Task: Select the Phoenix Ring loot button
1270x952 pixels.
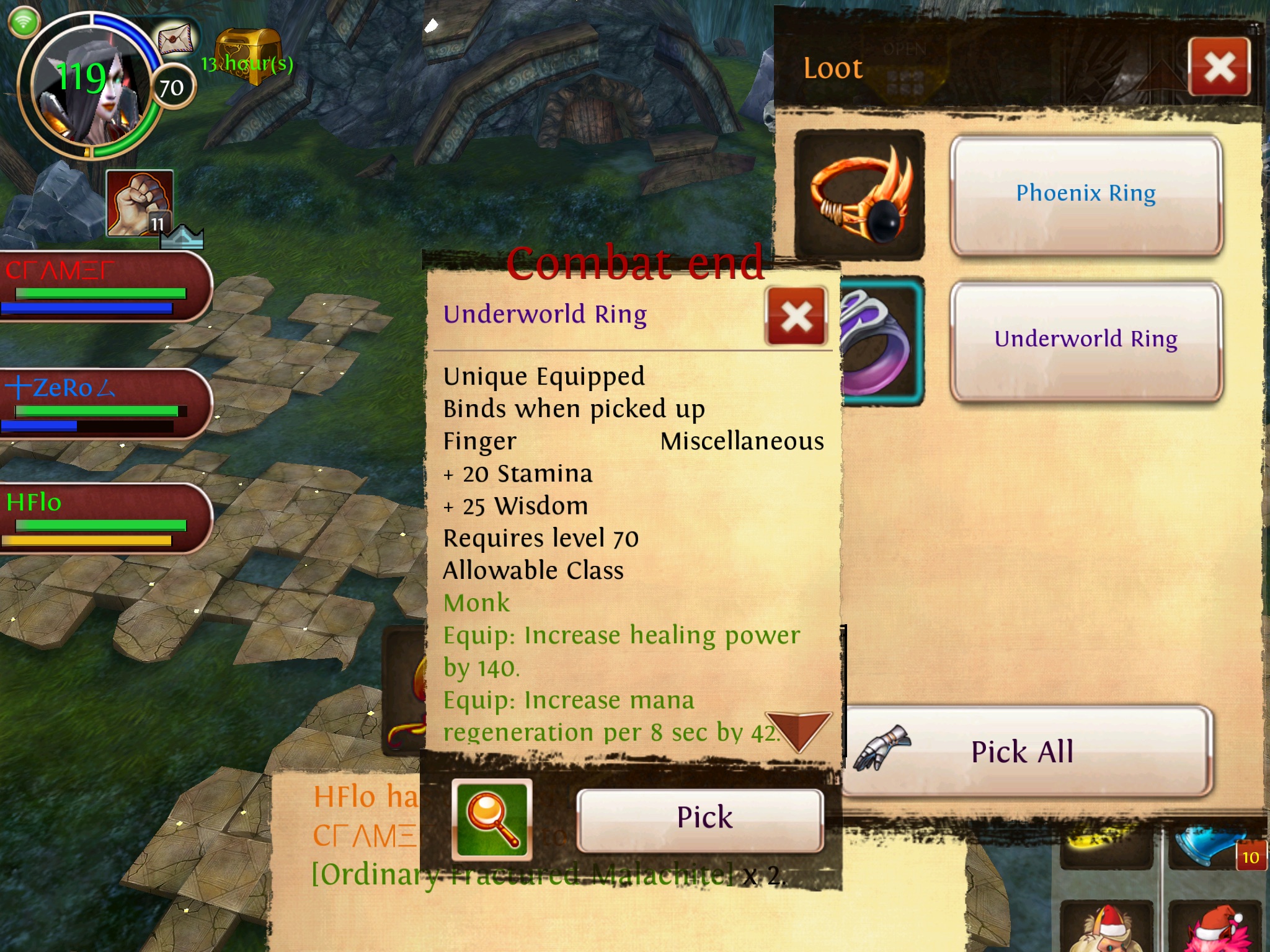Action: tap(1085, 194)
